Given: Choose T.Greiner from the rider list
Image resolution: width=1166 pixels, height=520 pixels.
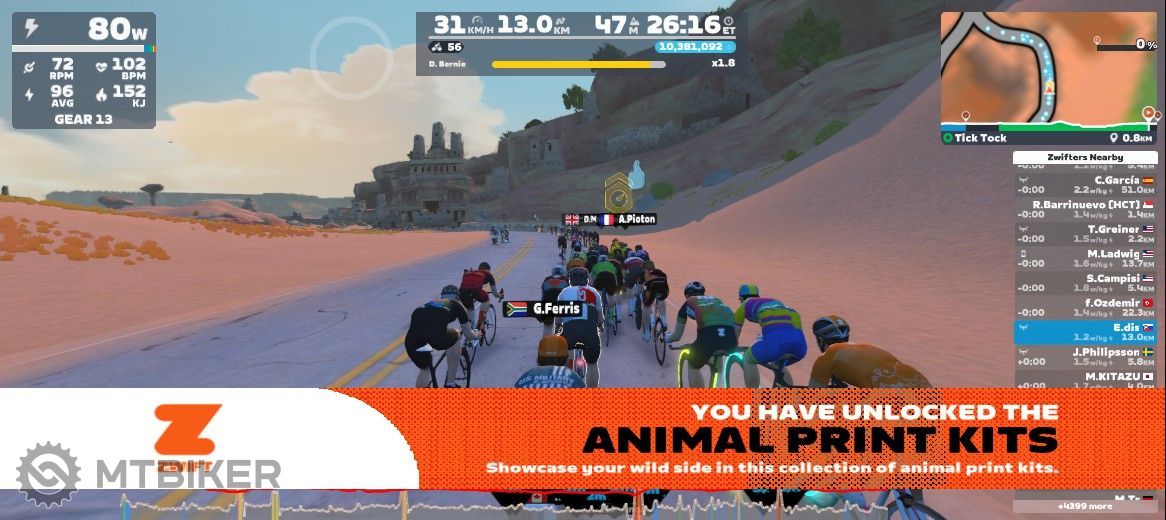Looking at the screenshot, I should [1085, 234].
